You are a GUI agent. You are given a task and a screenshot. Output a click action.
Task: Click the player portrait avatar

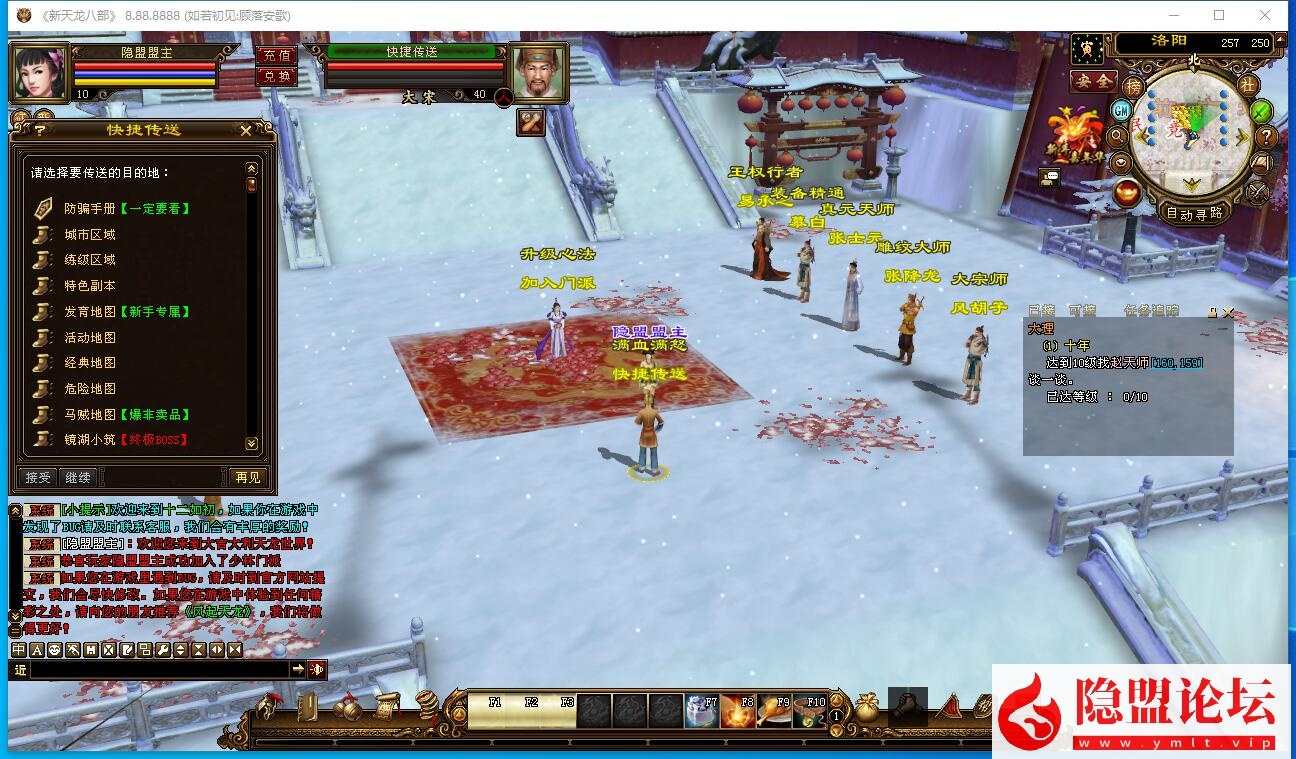pyautogui.click(x=40, y=72)
